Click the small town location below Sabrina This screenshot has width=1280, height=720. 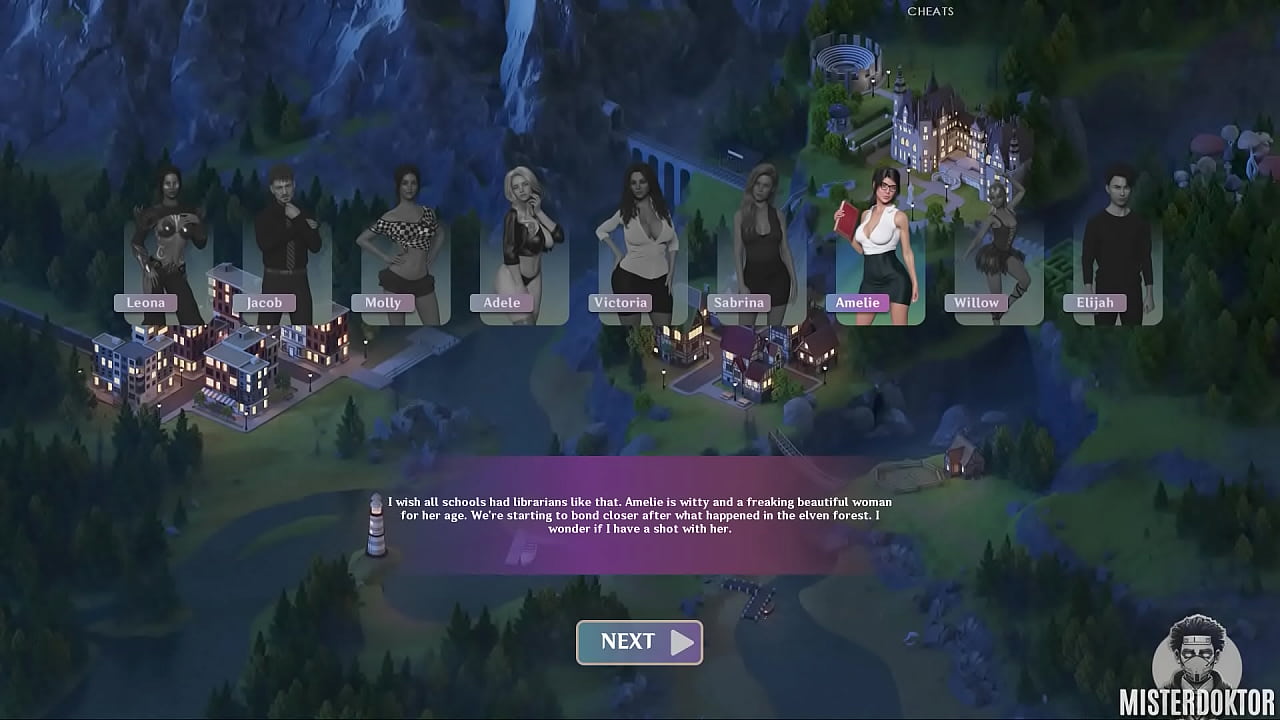745,360
